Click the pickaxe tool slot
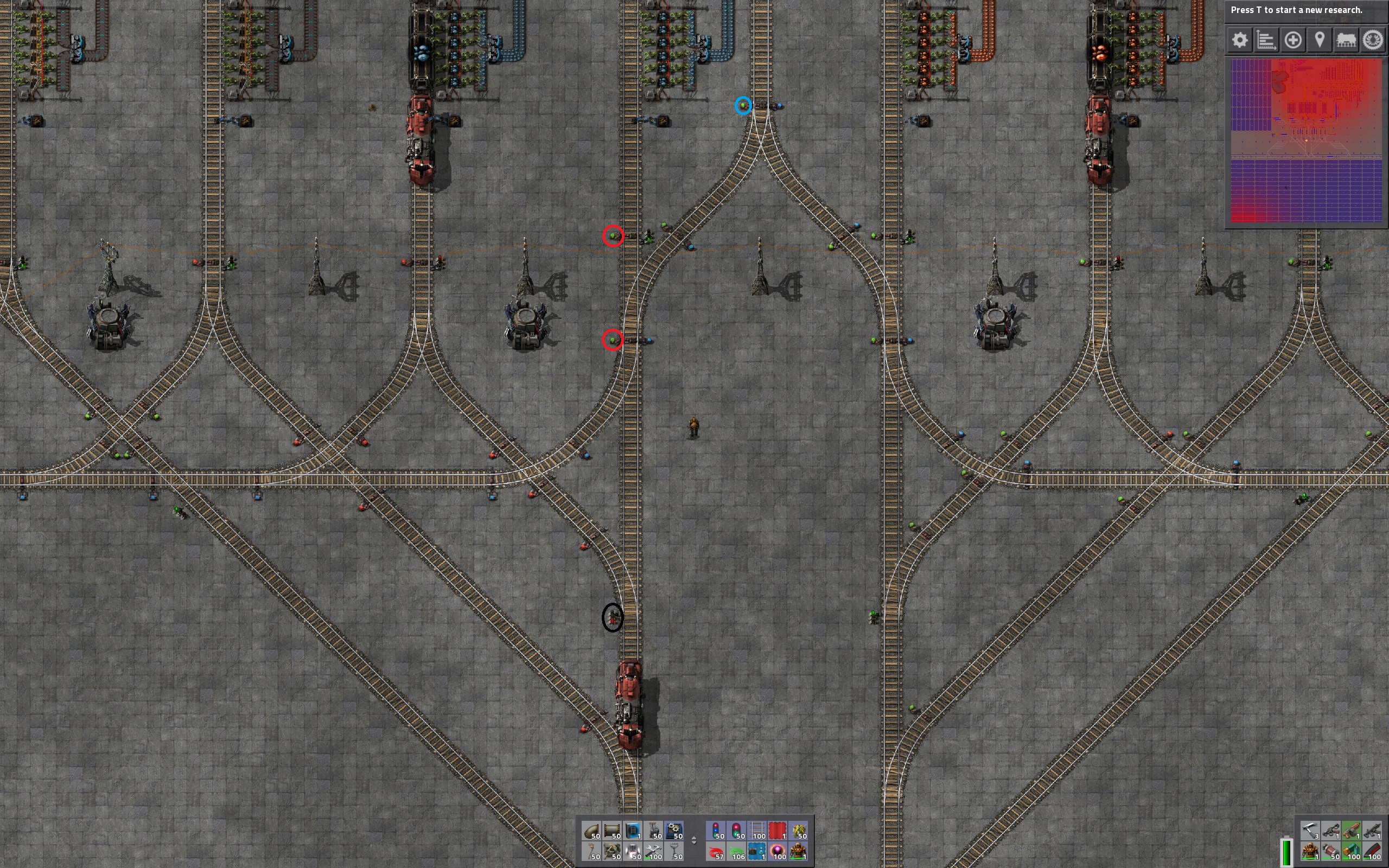This screenshot has height=868, width=1389. 1310,831
